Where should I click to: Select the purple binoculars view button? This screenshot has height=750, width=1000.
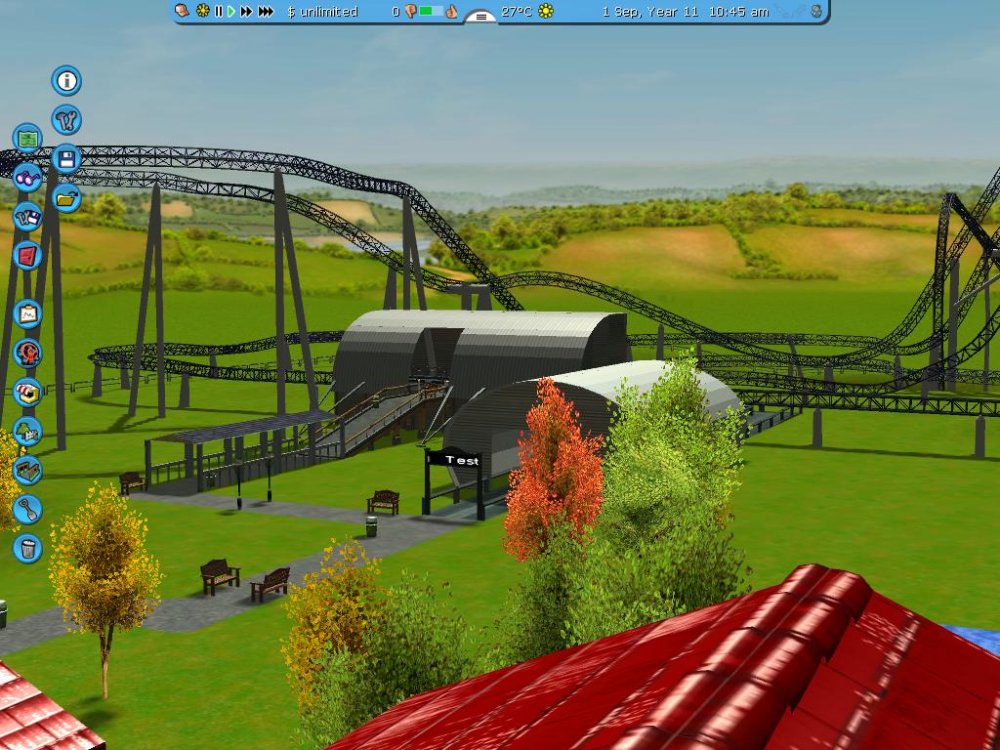click(x=27, y=177)
